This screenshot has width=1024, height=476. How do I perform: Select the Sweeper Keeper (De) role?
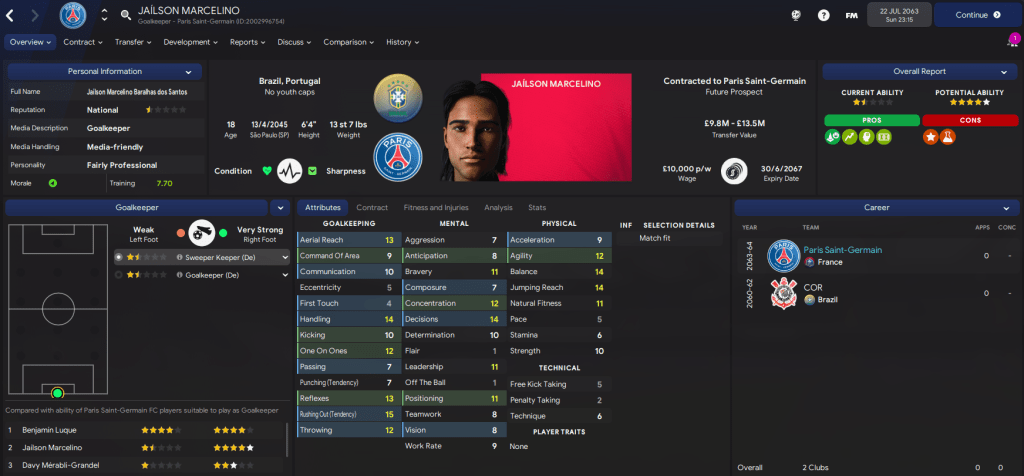(x=230, y=257)
